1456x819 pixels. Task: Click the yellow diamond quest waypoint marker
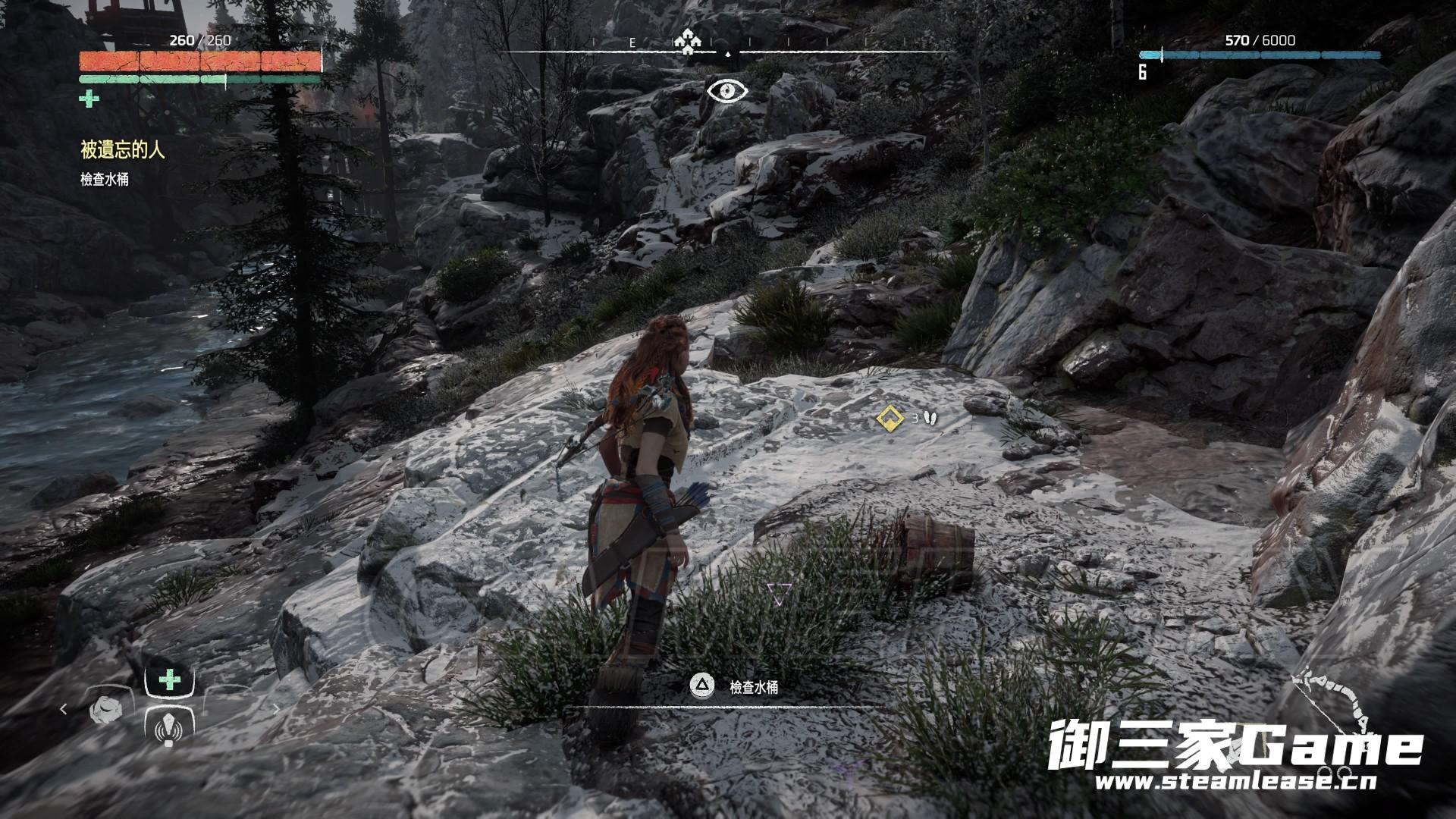tap(889, 417)
